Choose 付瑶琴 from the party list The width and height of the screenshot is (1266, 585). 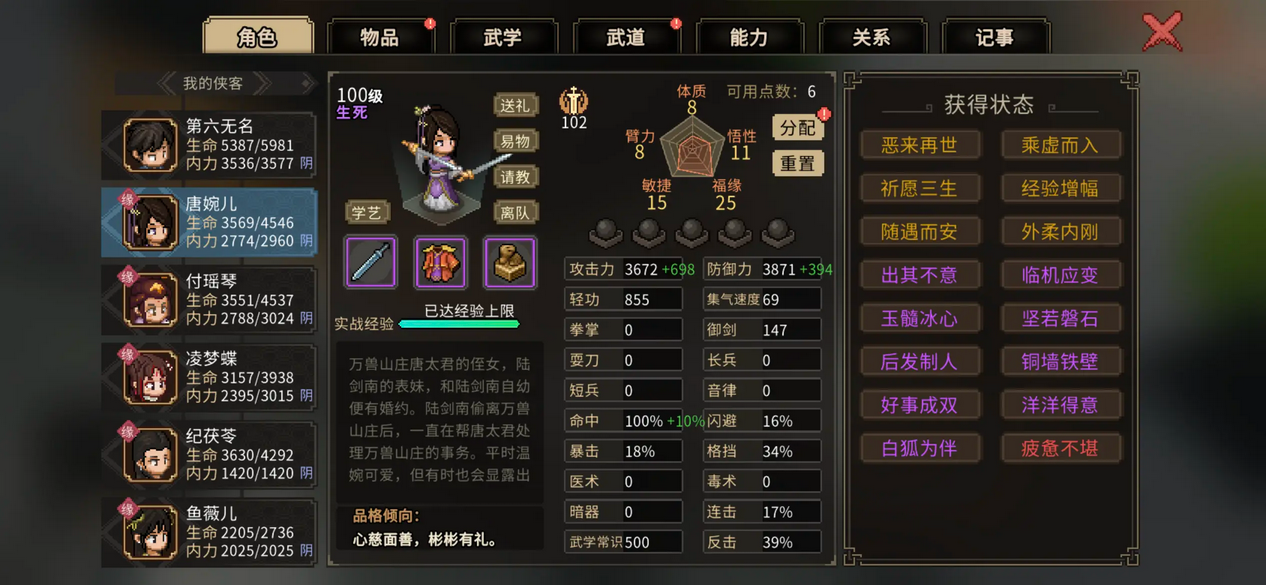(x=210, y=299)
